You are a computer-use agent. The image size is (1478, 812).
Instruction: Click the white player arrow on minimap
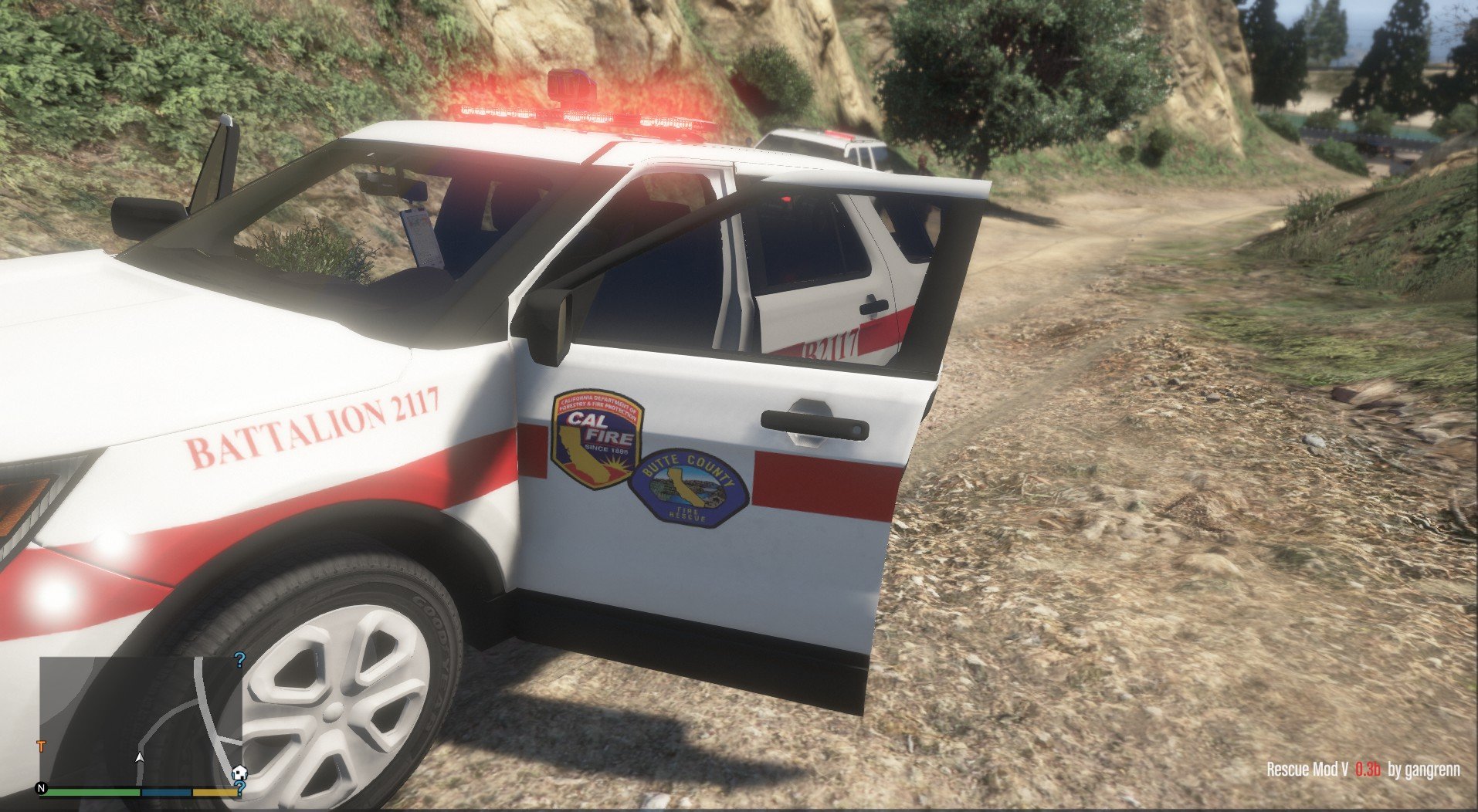pyautogui.click(x=140, y=758)
